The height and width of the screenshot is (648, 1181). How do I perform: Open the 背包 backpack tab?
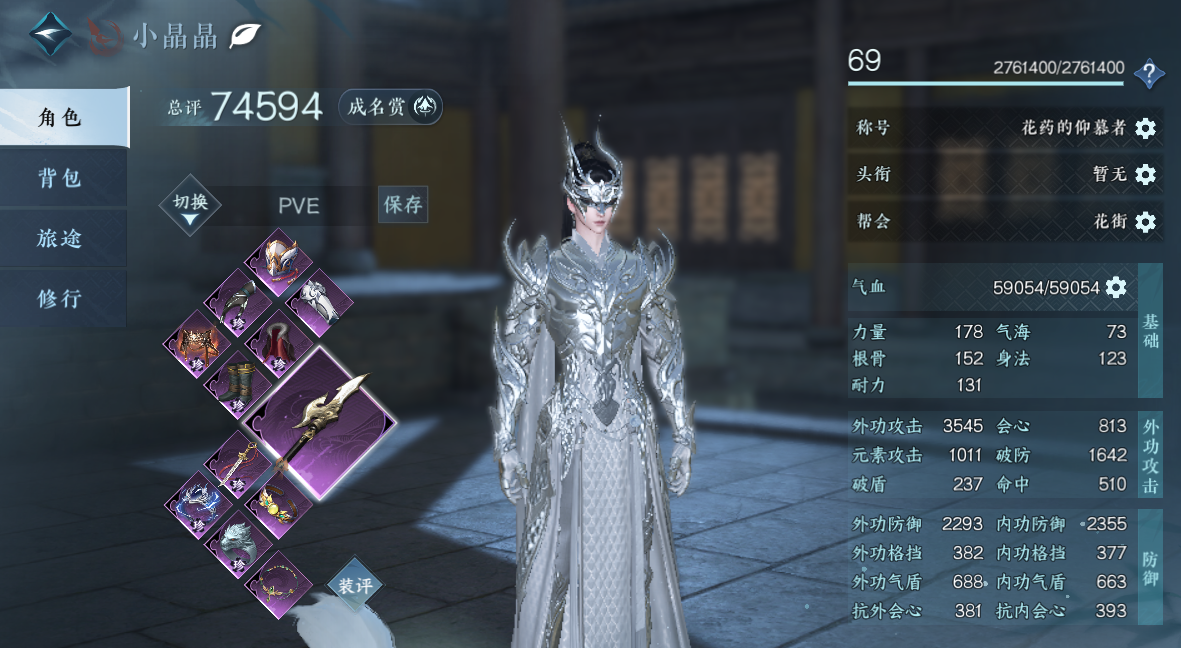click(x=62, y=179)
